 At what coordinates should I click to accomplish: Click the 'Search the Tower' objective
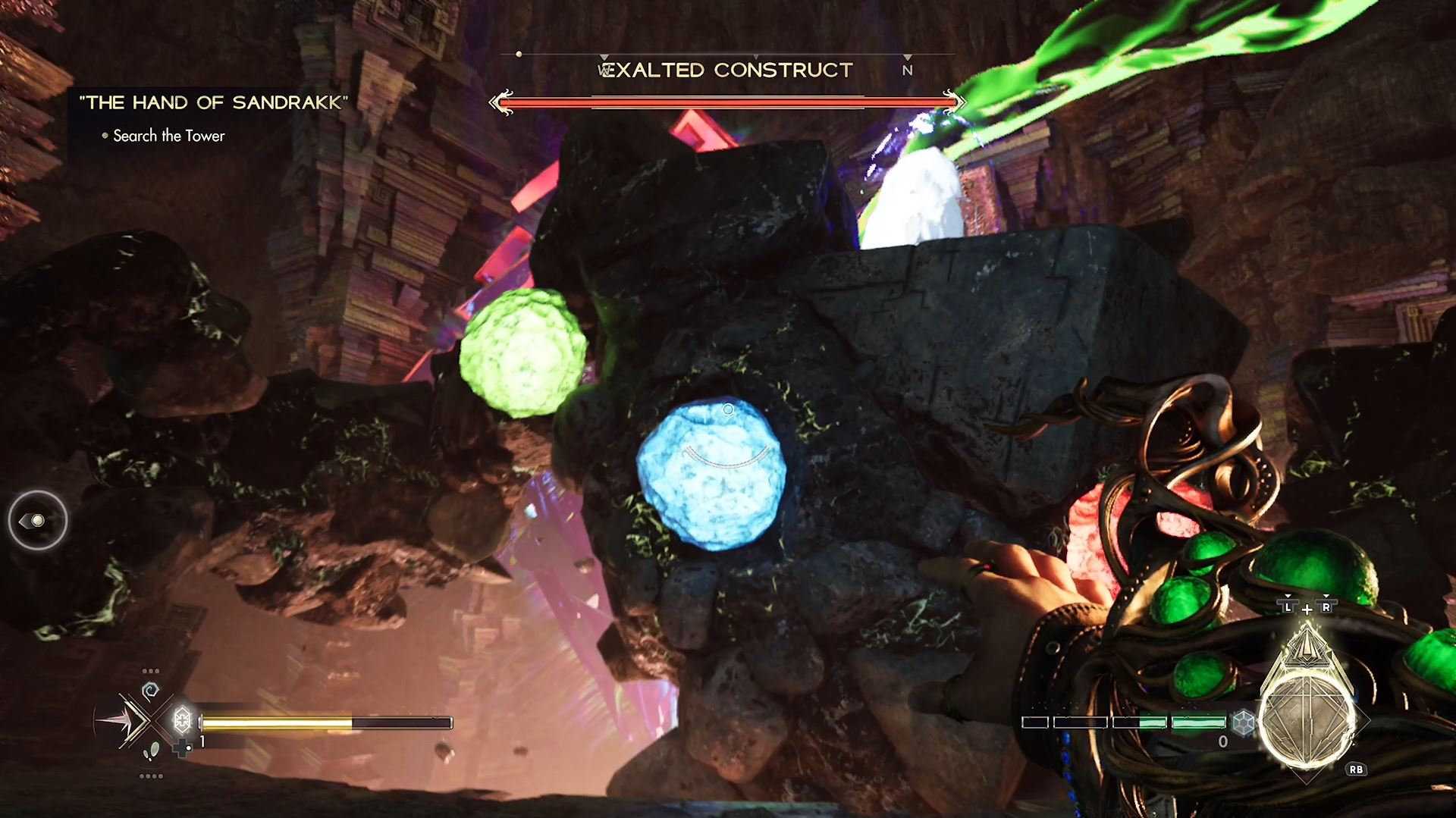pos(168,136)
